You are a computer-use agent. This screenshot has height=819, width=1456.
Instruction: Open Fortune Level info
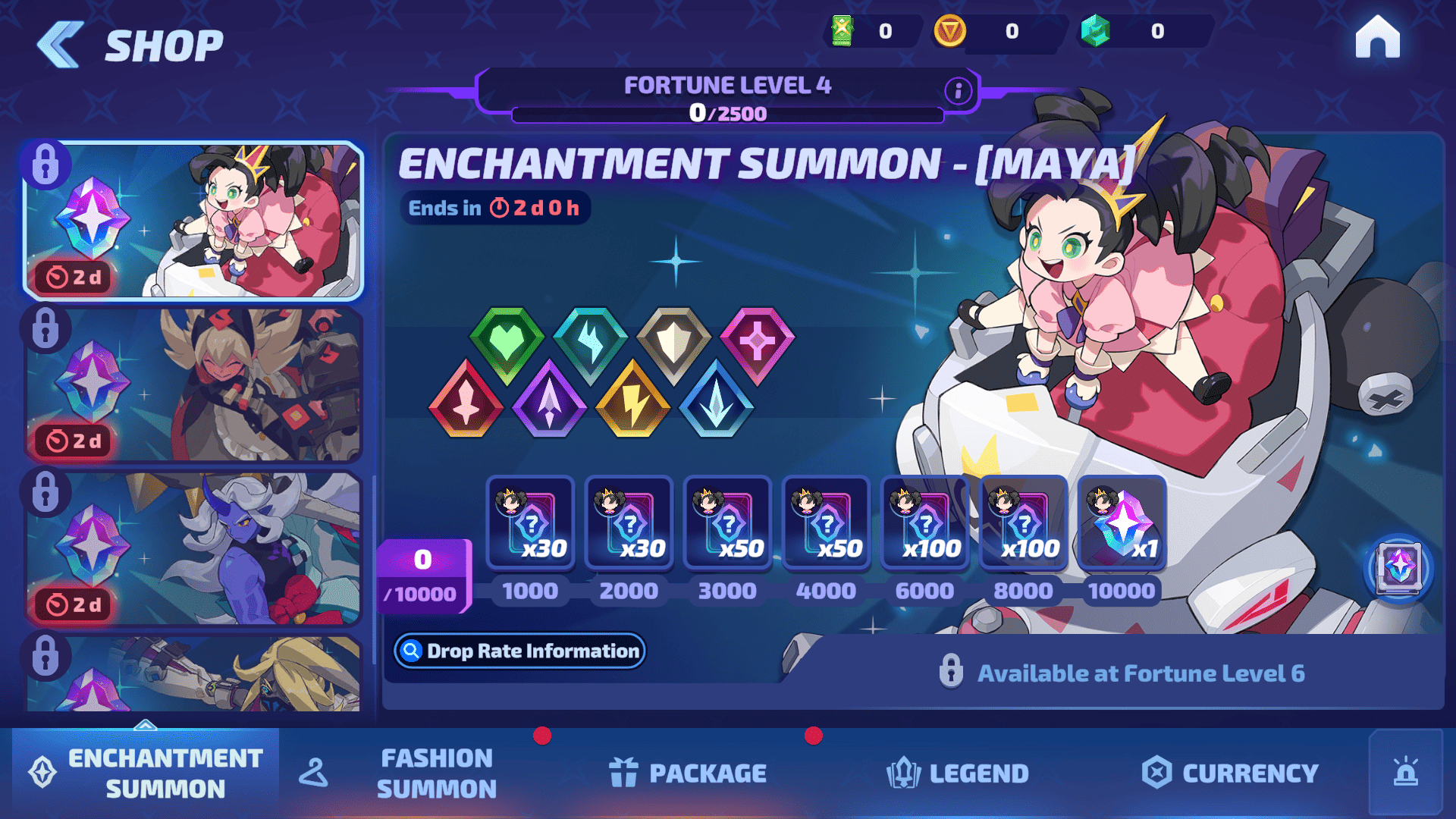click(x=958, y=91)
